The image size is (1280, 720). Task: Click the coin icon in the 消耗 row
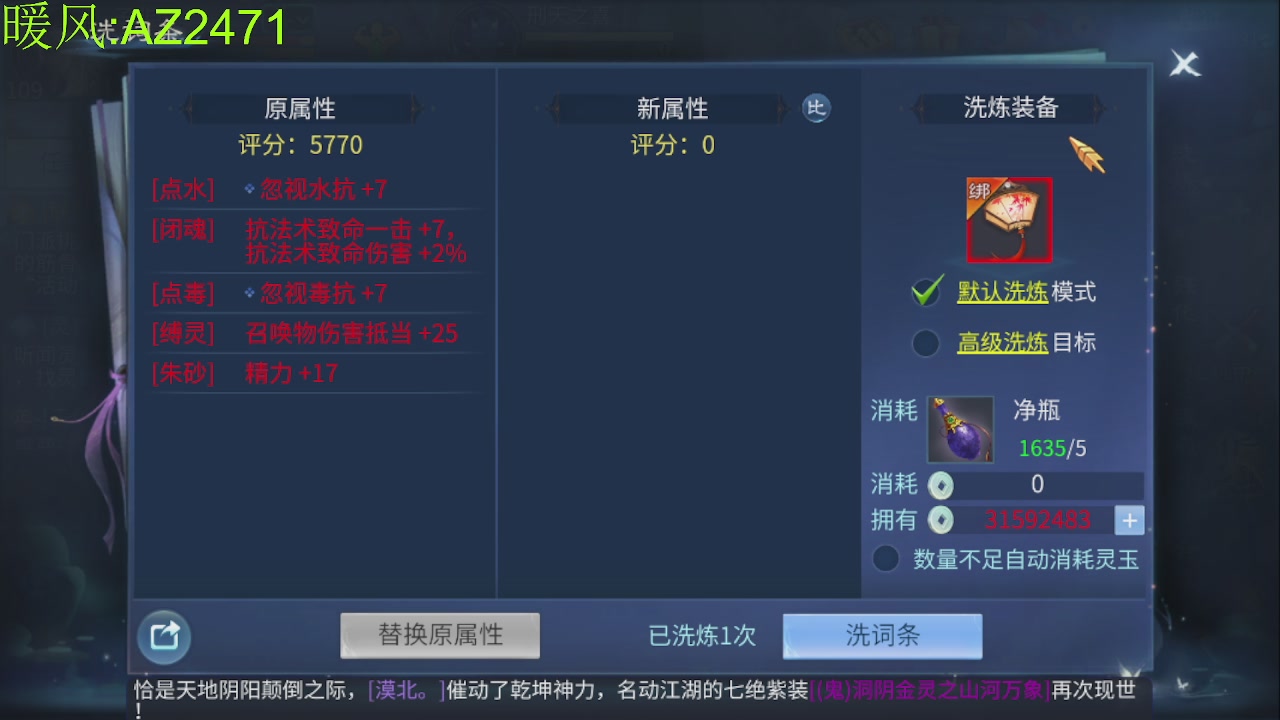938,485
